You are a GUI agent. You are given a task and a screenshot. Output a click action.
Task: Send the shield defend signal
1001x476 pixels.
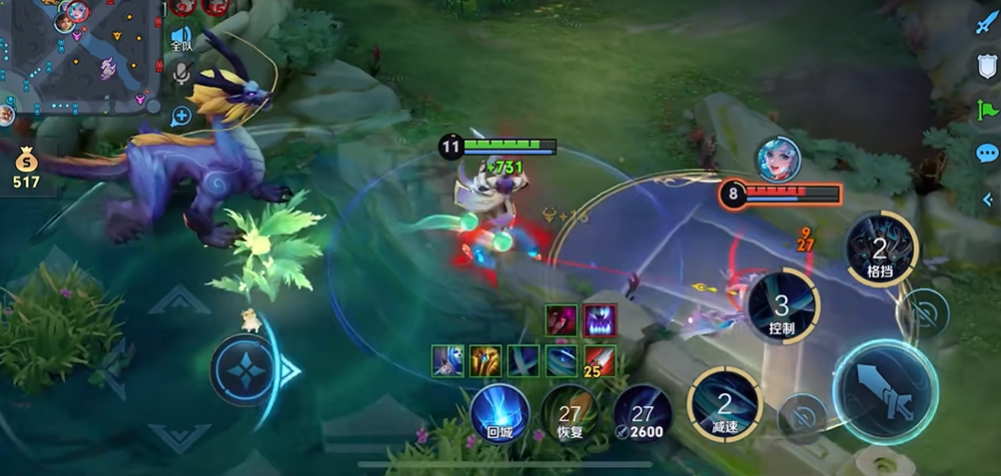[986, 66]
